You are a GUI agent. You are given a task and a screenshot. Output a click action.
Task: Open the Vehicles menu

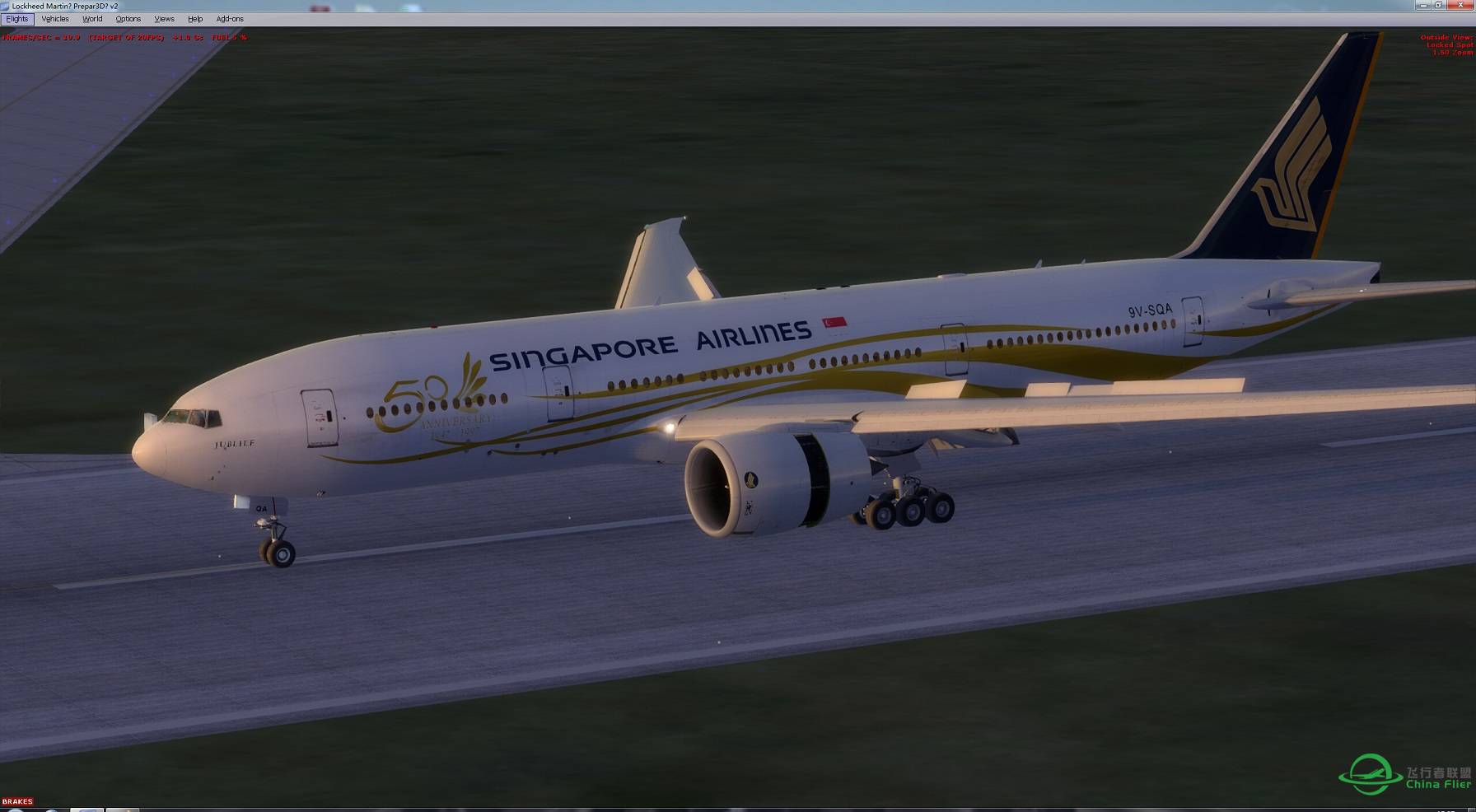(54, 18)
